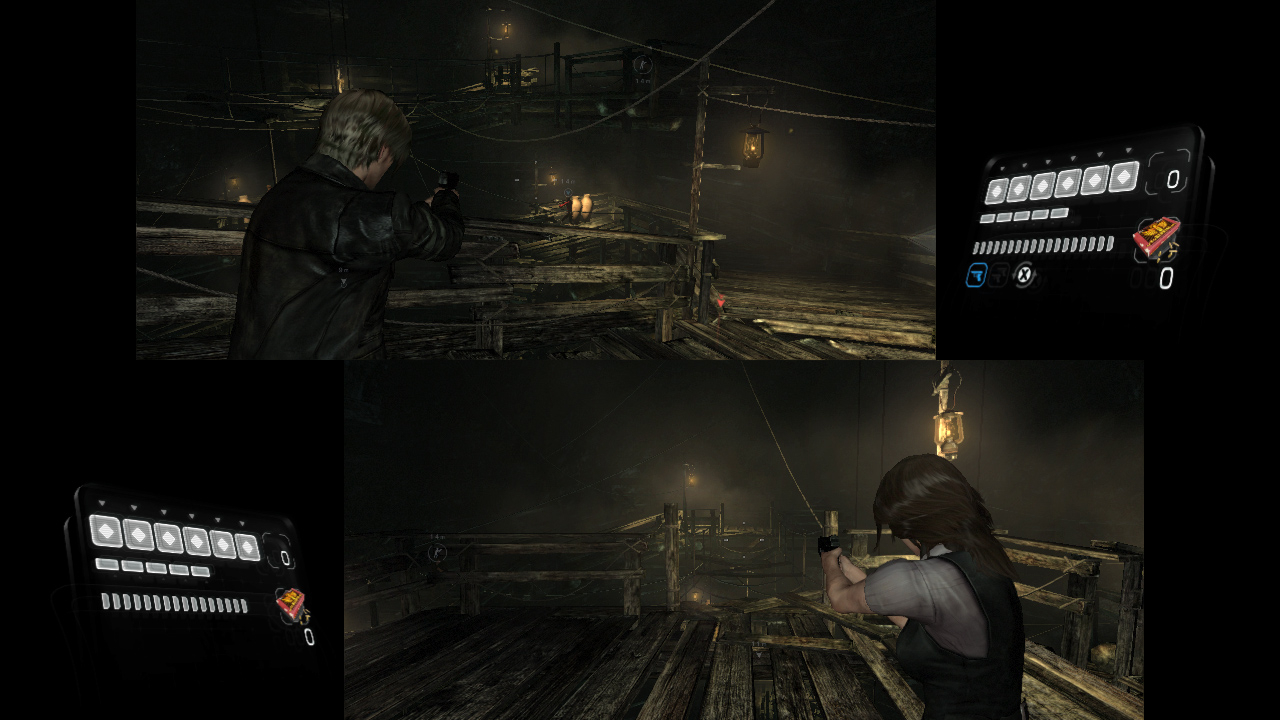
Task: Expand the first triangle marker above Leon's health bar
Action: point(1002,167)
